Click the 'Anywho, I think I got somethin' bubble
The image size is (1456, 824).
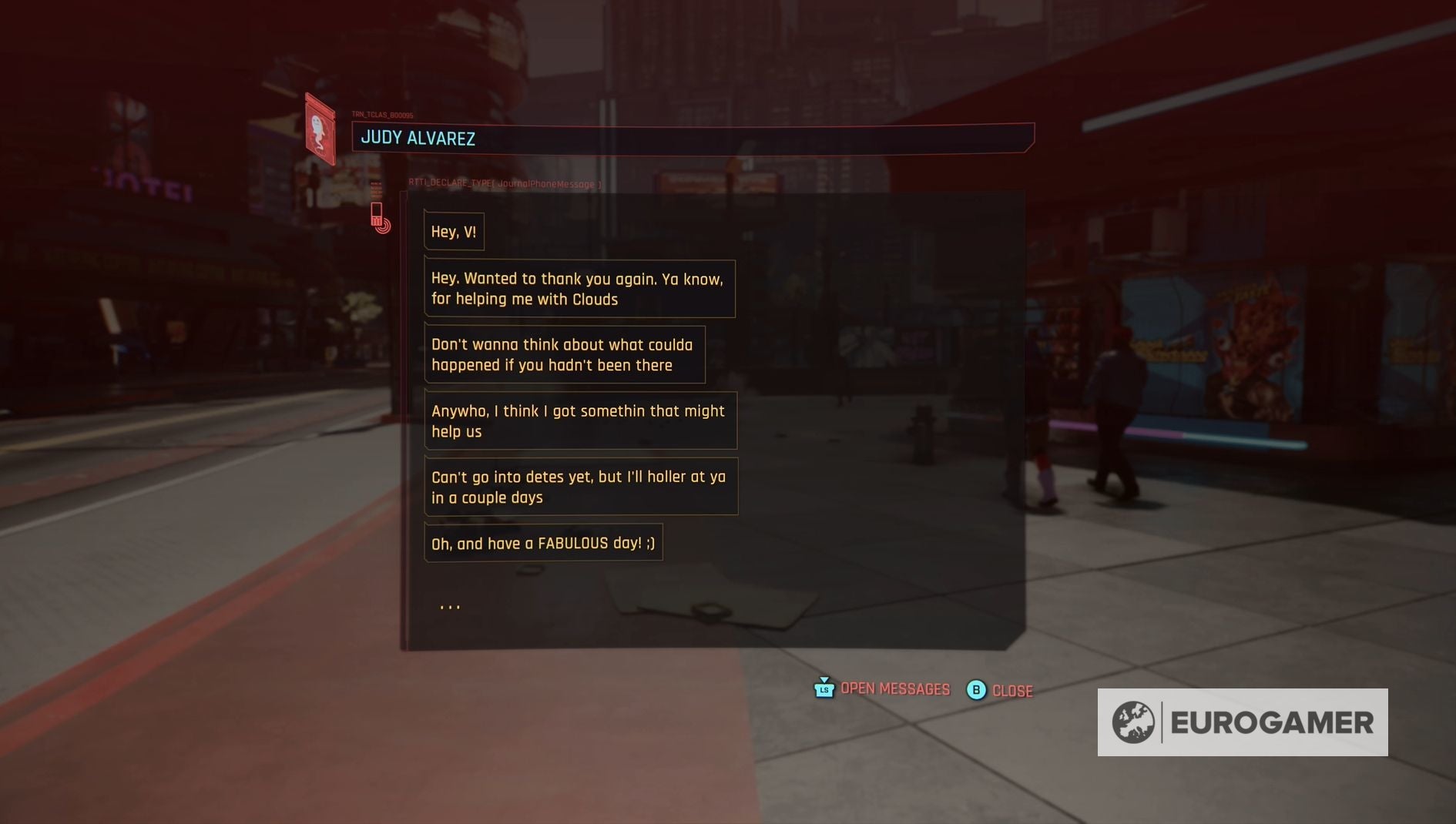click(580, 420)
